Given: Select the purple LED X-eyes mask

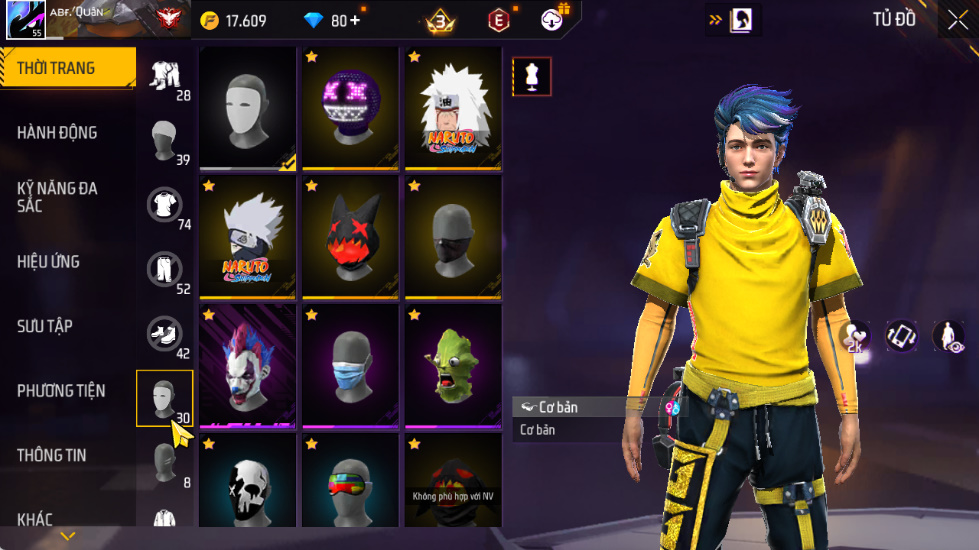Looking at the screenshot, I should [350, 108].
